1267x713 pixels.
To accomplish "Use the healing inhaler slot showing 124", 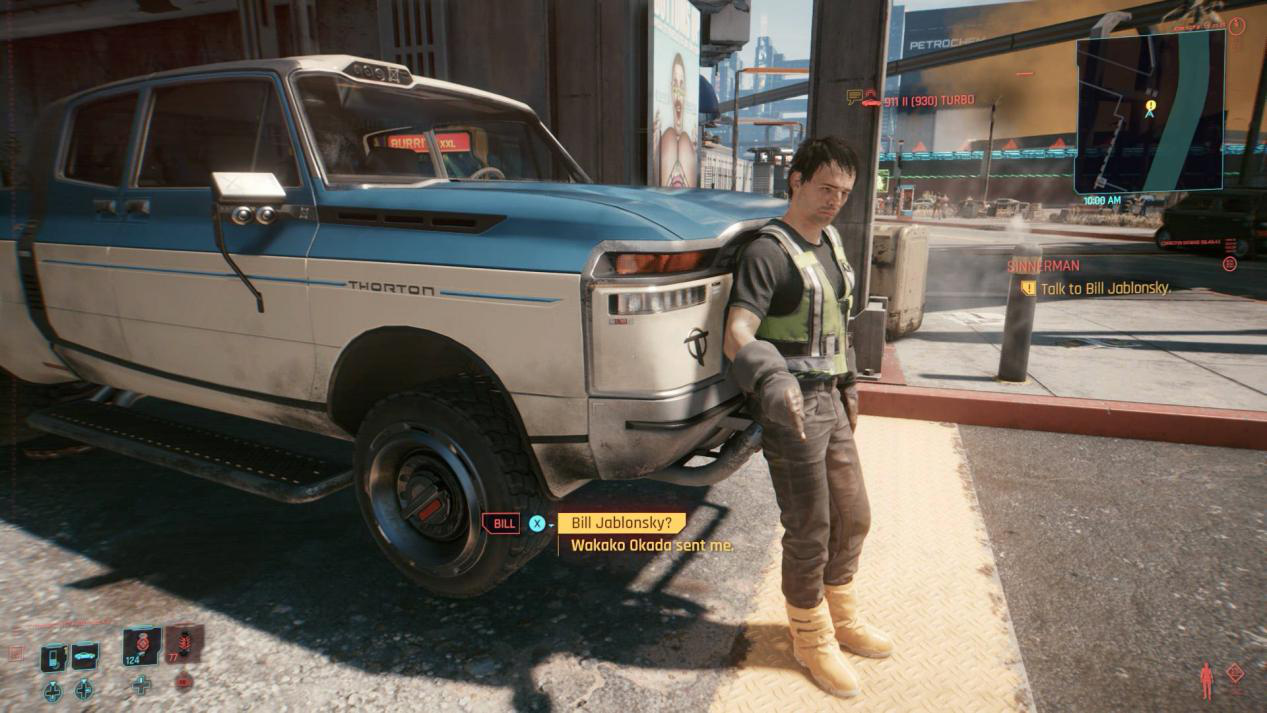I will pyautogui.click(x=141, y=645).
